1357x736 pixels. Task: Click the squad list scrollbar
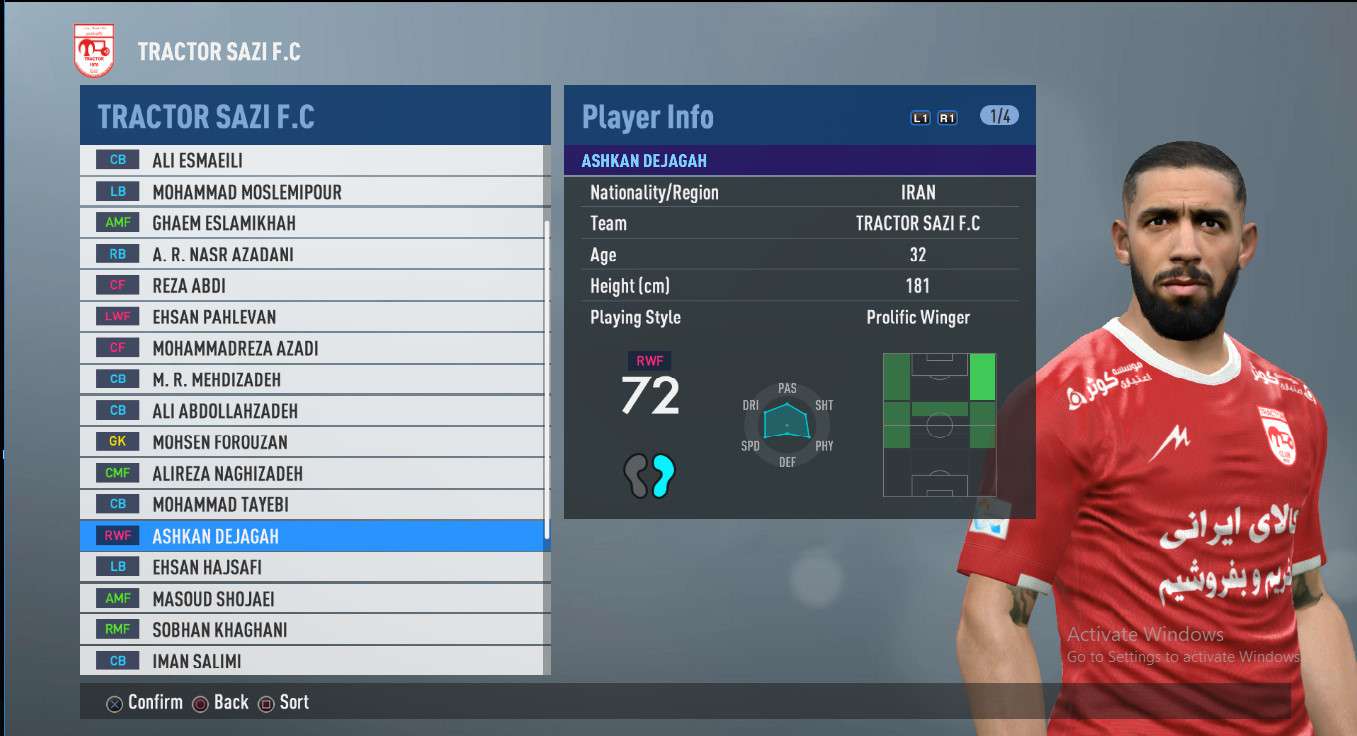click(547, 380)
